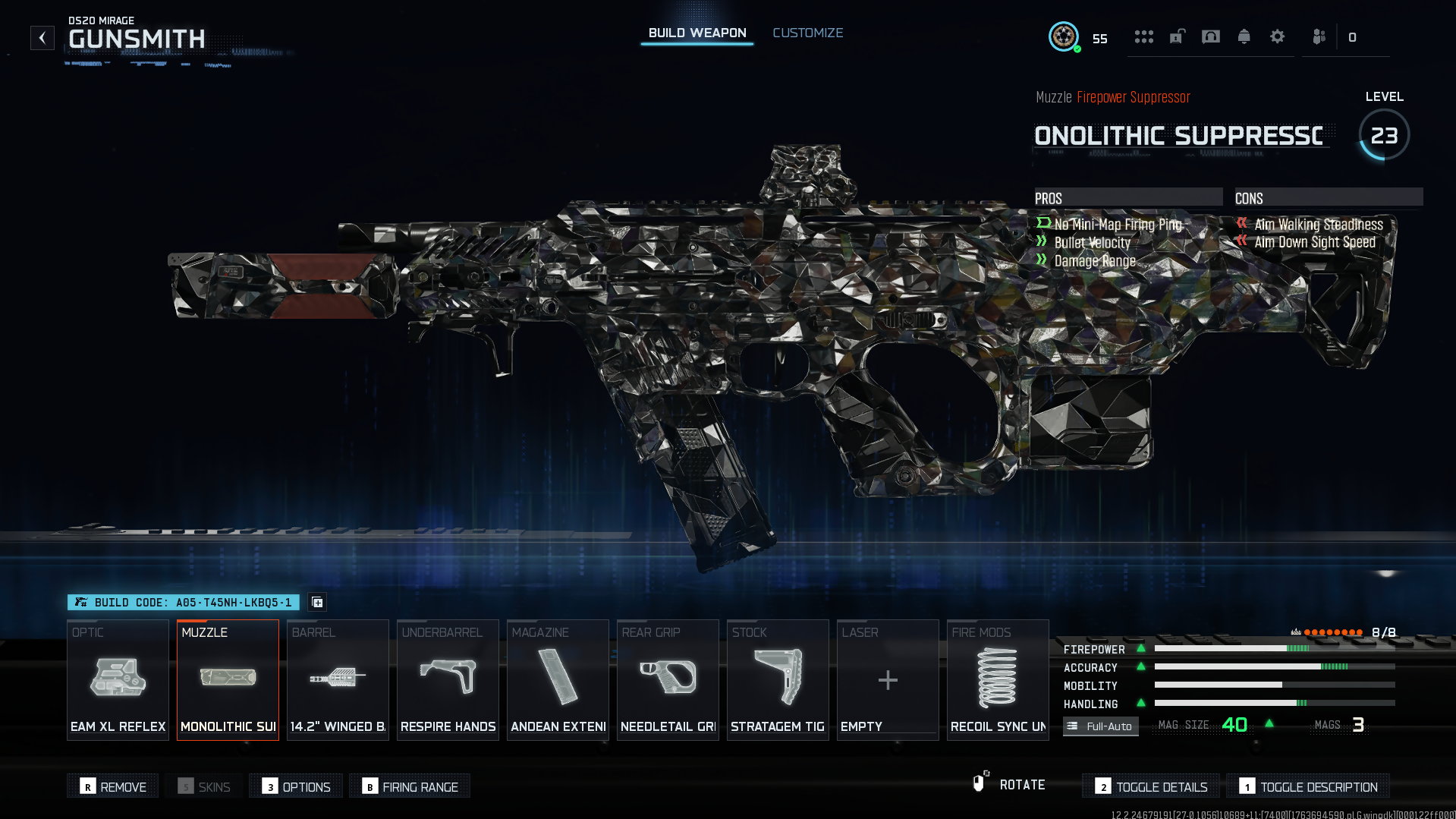Remove the selected attachment
The image size is (1456, 819).
point(113,786)
